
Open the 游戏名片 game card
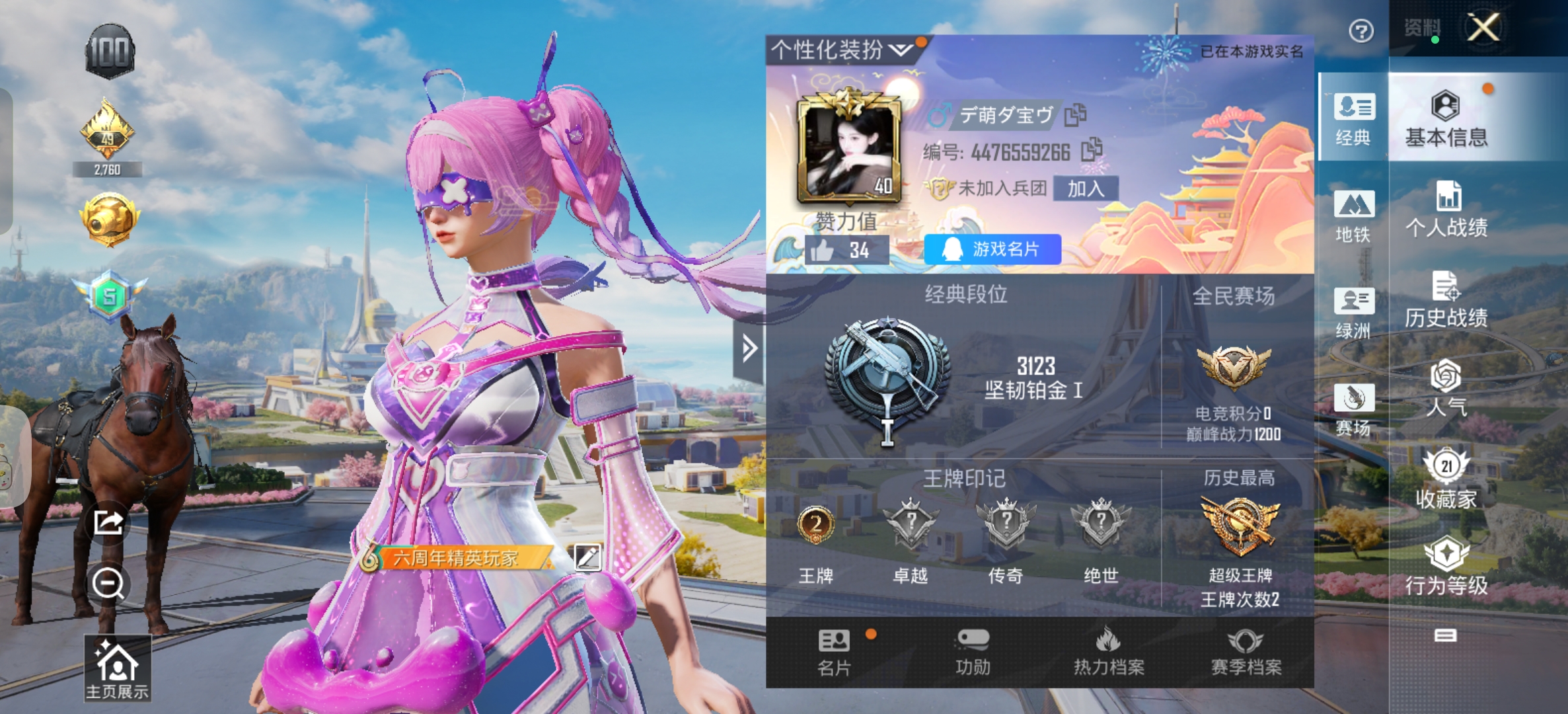coord(992,249)
